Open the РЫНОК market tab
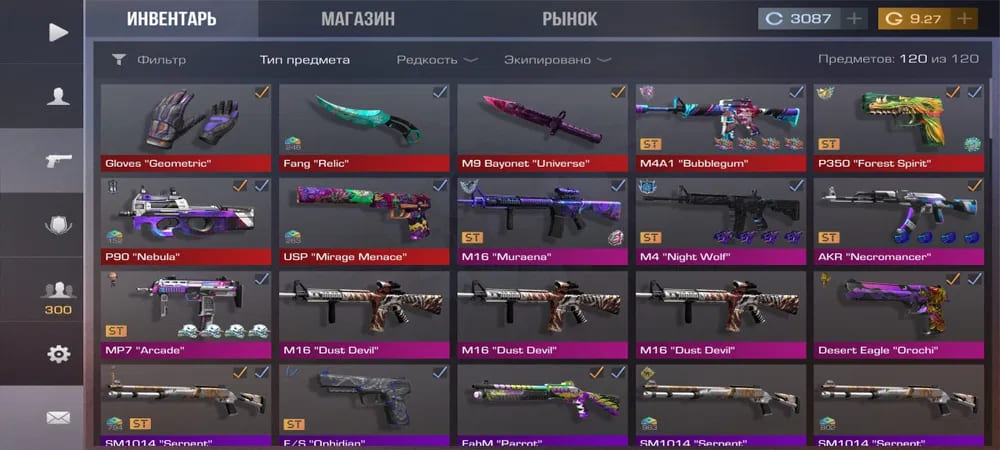Viewport: 1000px width, 450px height. click(x=570, y=19)
